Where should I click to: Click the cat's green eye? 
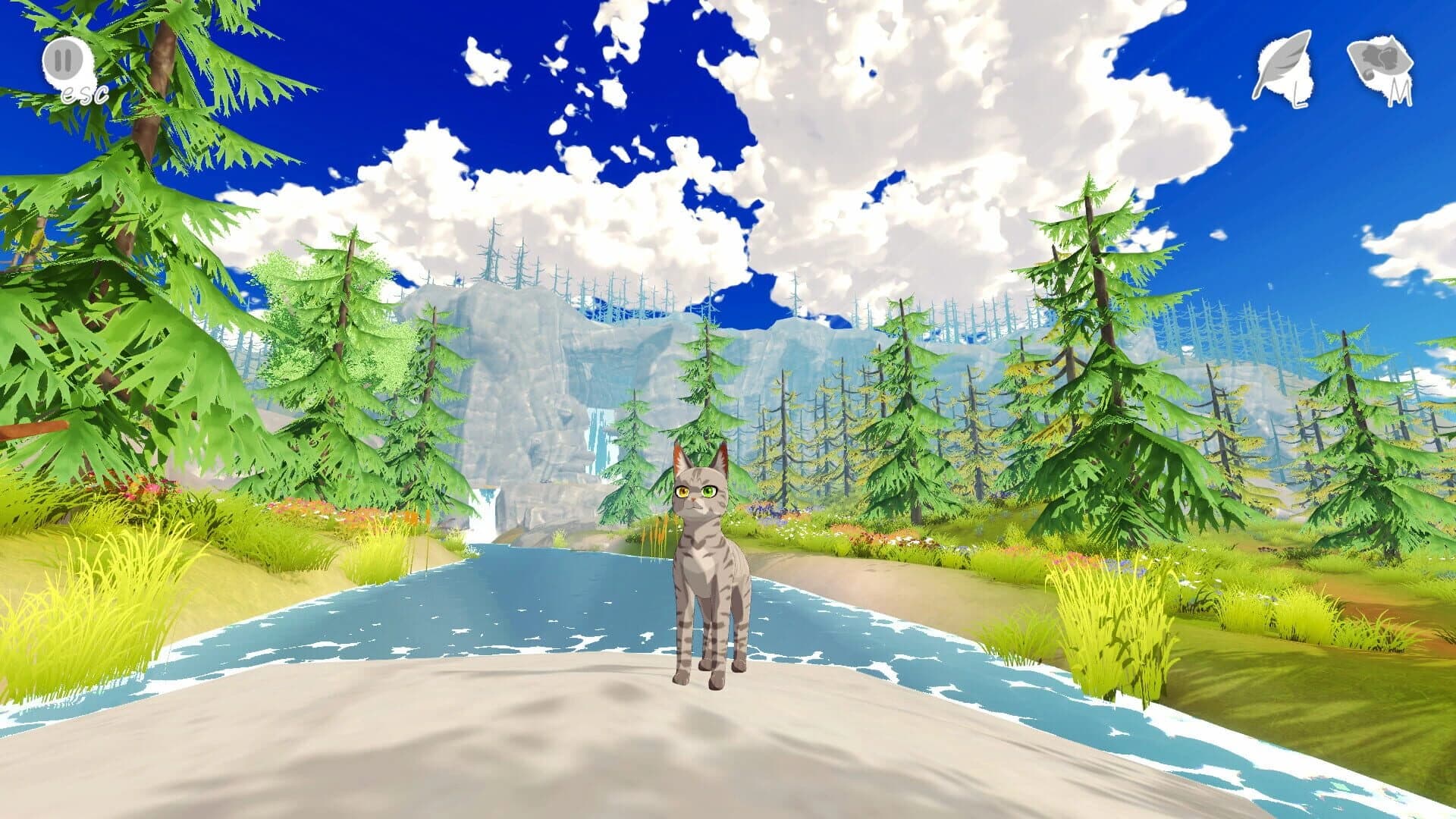pyautogui.click(x=708, y=491)
